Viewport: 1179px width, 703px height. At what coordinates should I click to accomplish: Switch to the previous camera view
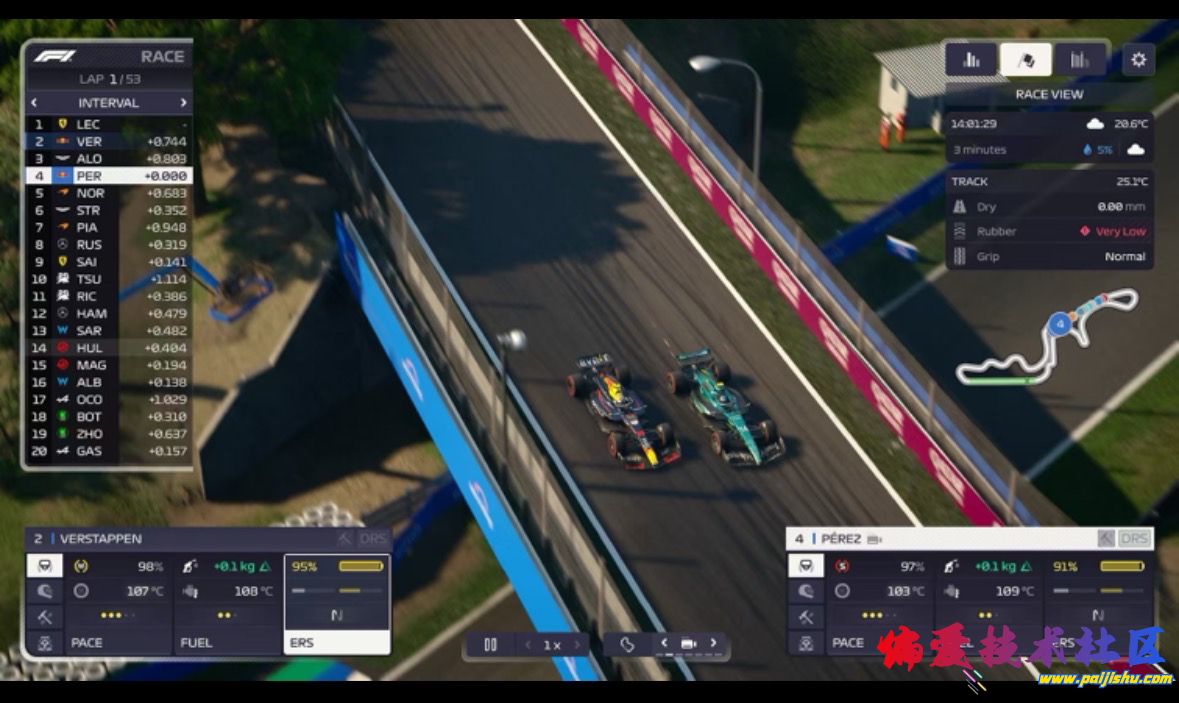664,643
